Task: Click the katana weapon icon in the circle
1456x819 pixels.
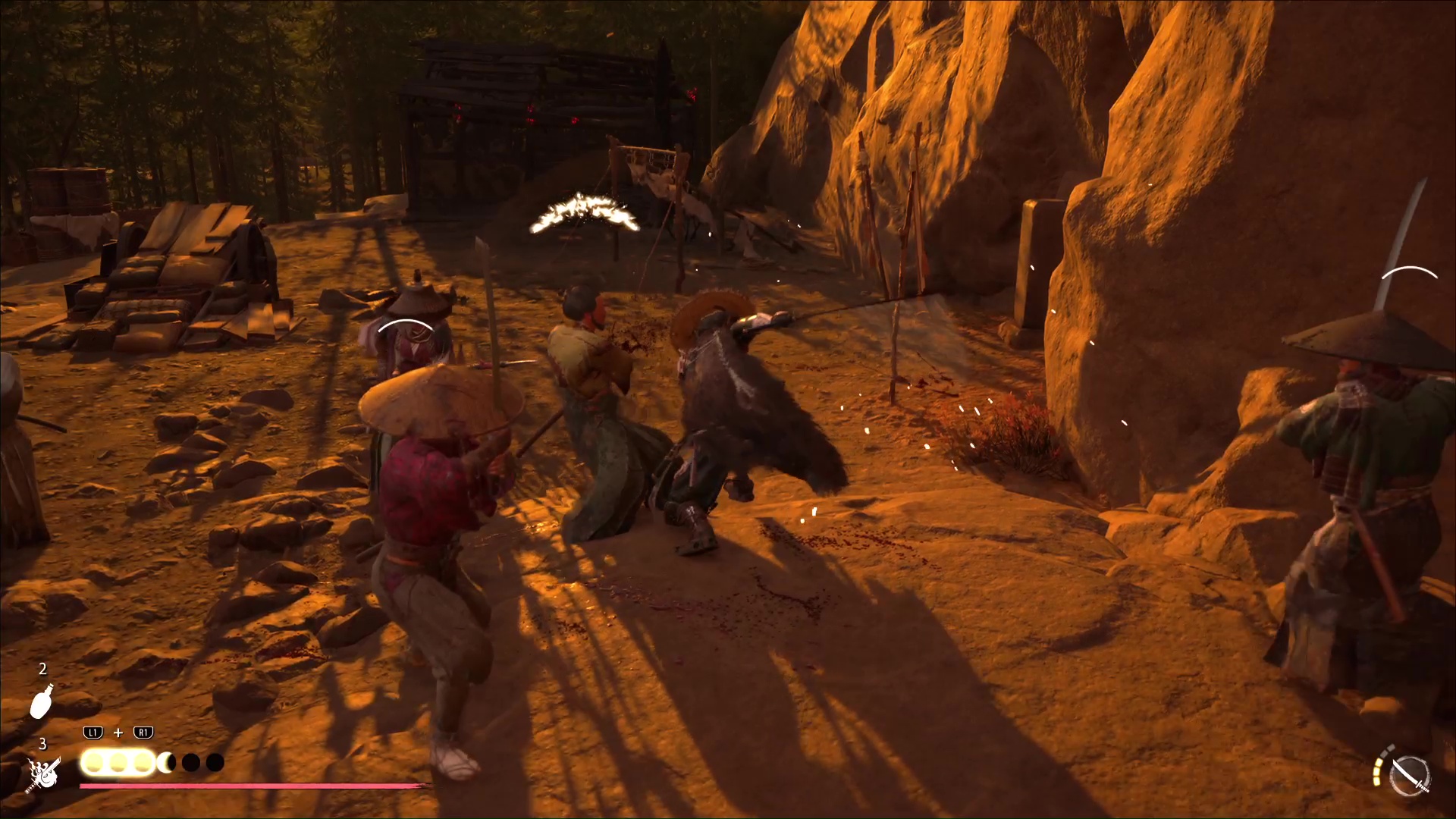Action: (1410, 777)
